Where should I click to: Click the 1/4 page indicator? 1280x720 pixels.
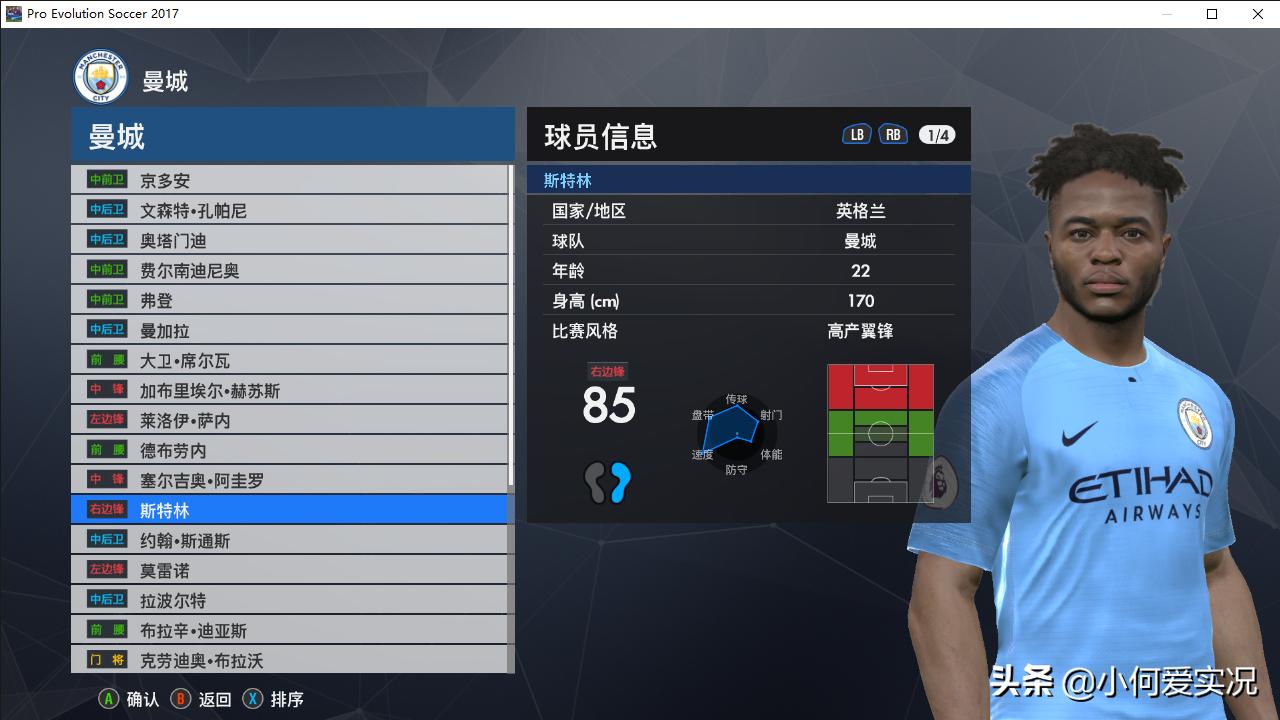pos(936,132)
